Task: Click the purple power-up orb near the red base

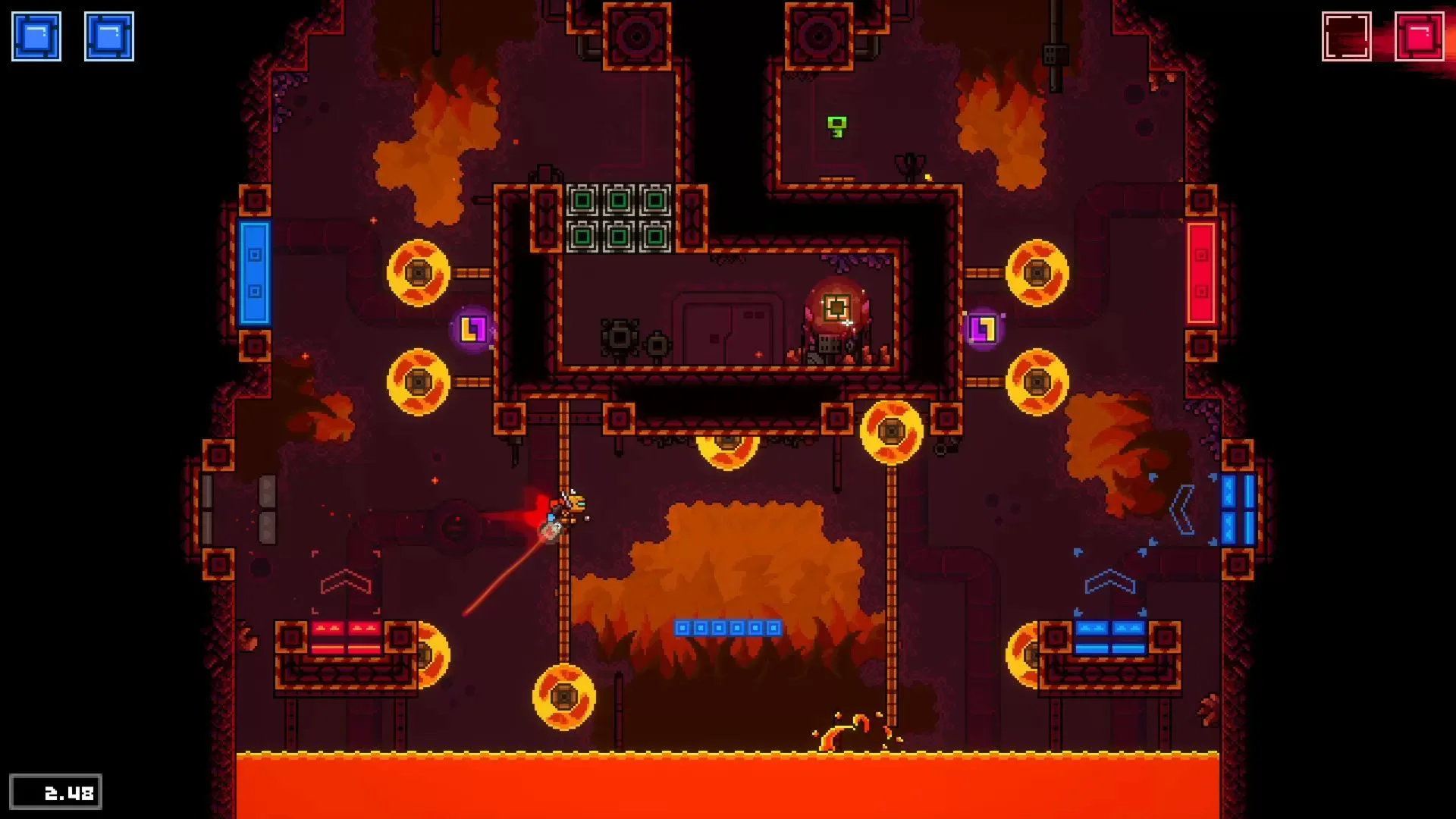Action: pos(984,328)
